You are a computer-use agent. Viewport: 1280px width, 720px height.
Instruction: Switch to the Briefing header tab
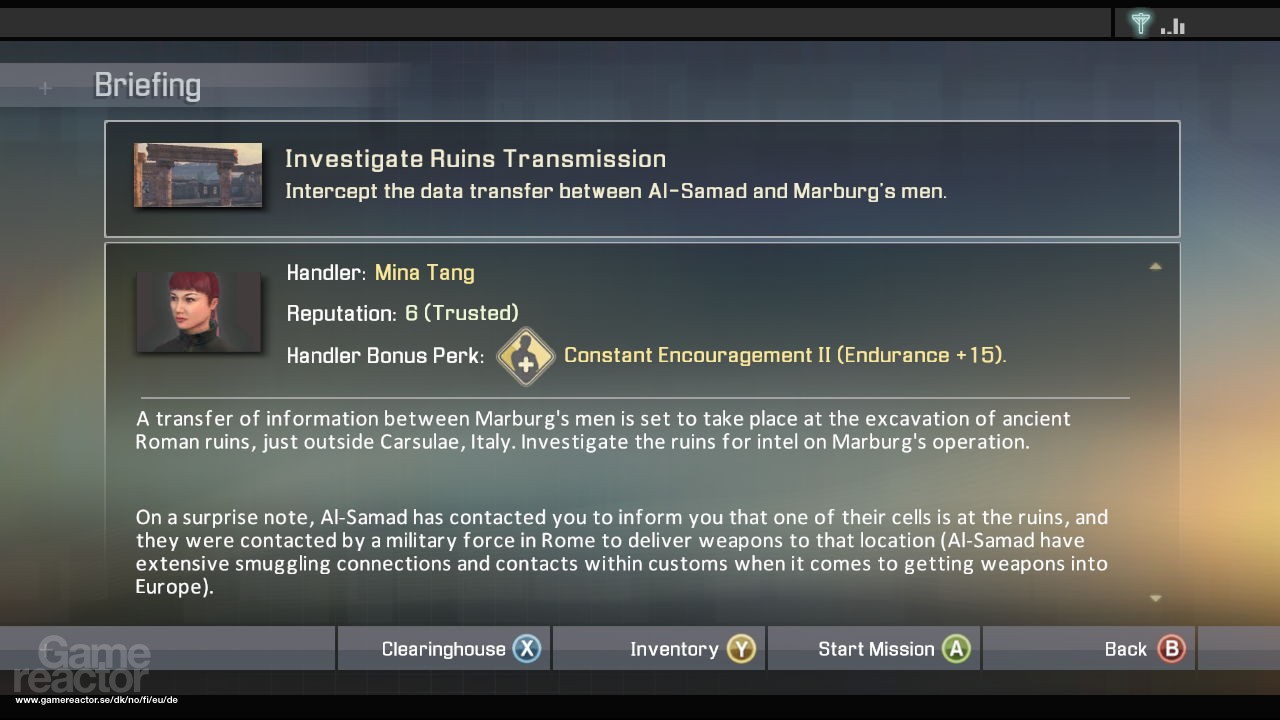[x=147, y=85]
